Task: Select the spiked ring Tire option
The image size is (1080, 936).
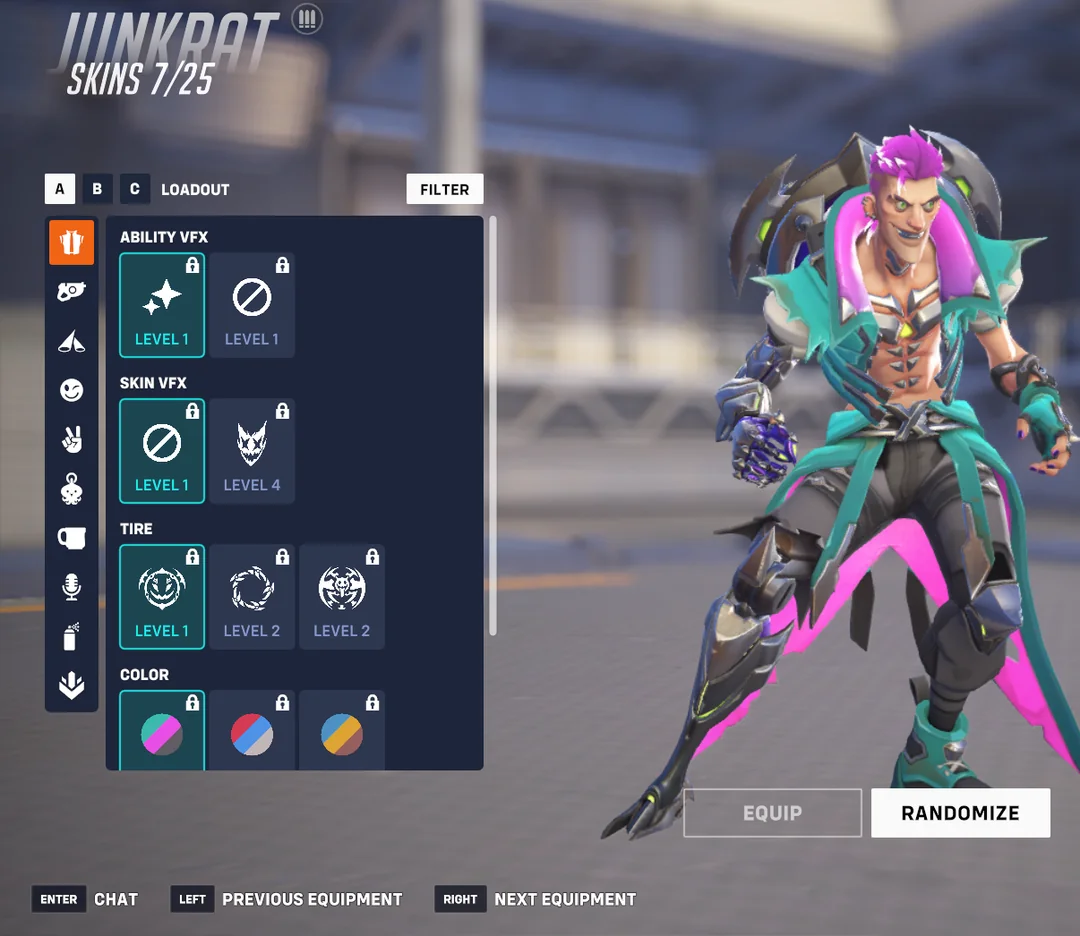Action: click(252, 596)
